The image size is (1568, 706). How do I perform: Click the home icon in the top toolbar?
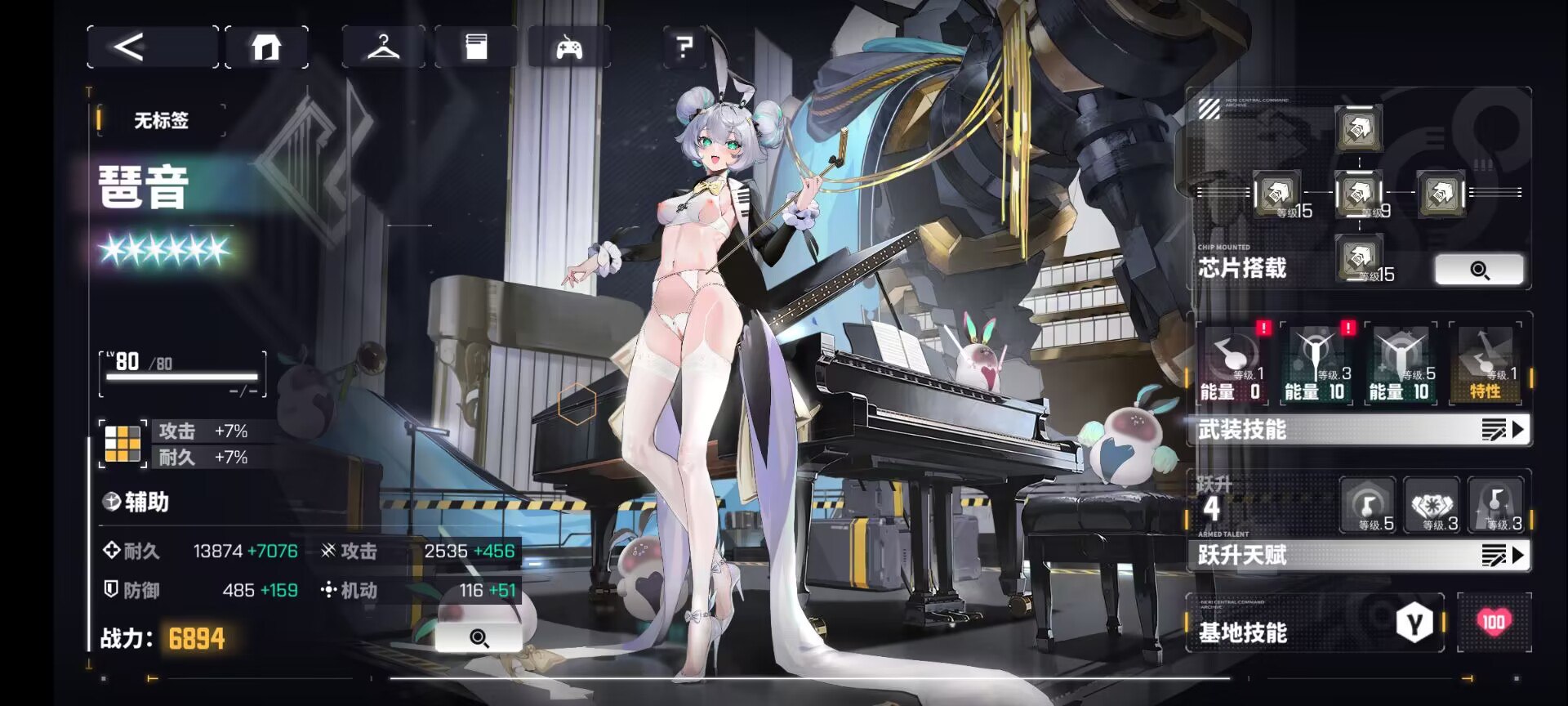coord(267,47)
